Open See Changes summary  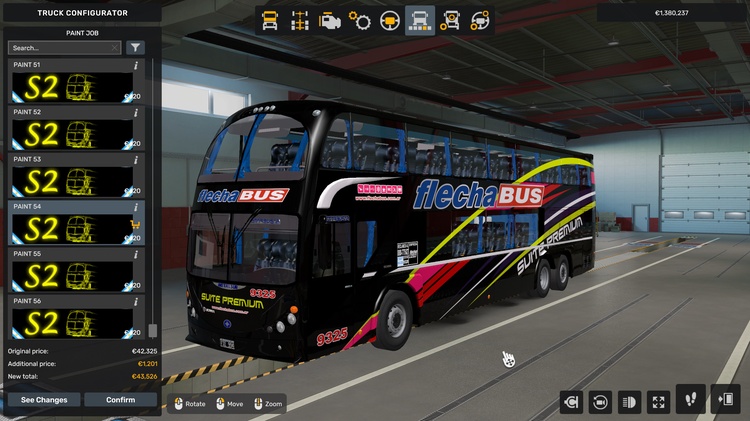click(x=44, y=400)
